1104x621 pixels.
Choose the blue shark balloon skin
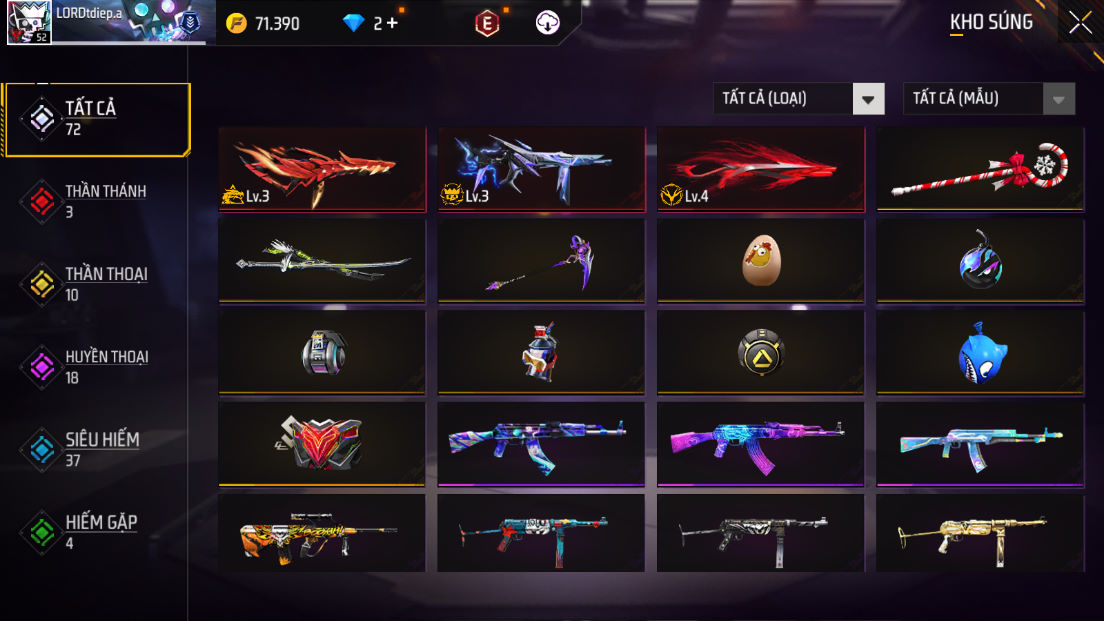click(x=980, y=352)
